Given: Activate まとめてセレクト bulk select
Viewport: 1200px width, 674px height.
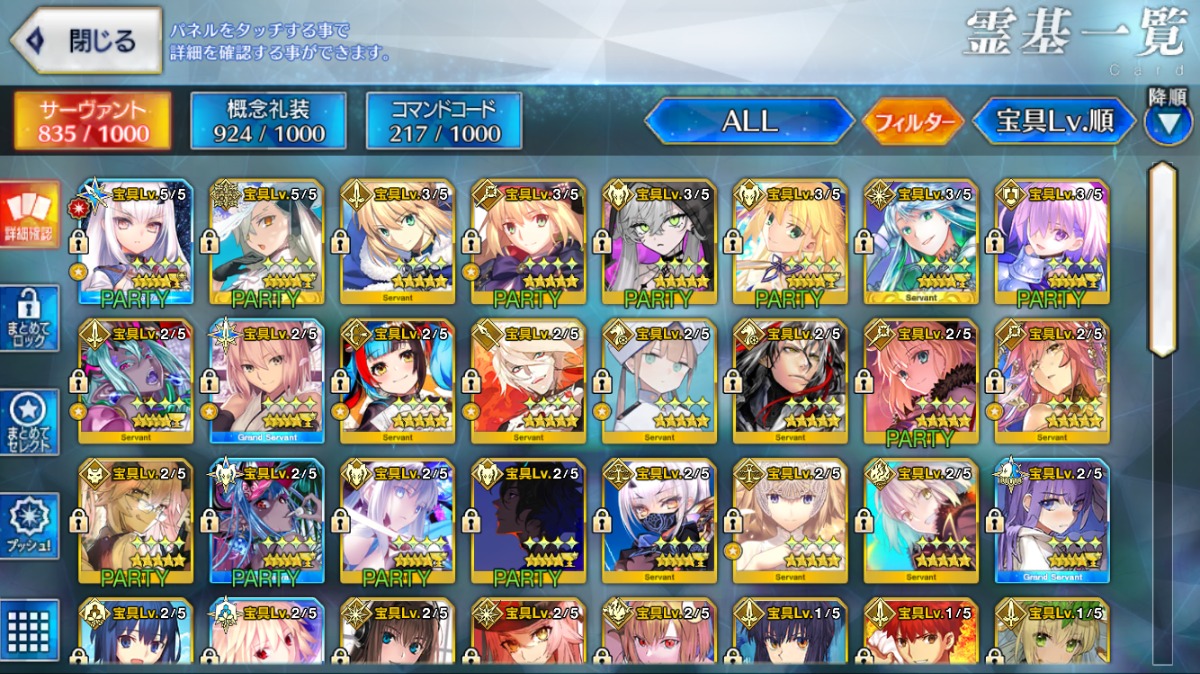Looking at the screenshot, I should coord(30,421).
